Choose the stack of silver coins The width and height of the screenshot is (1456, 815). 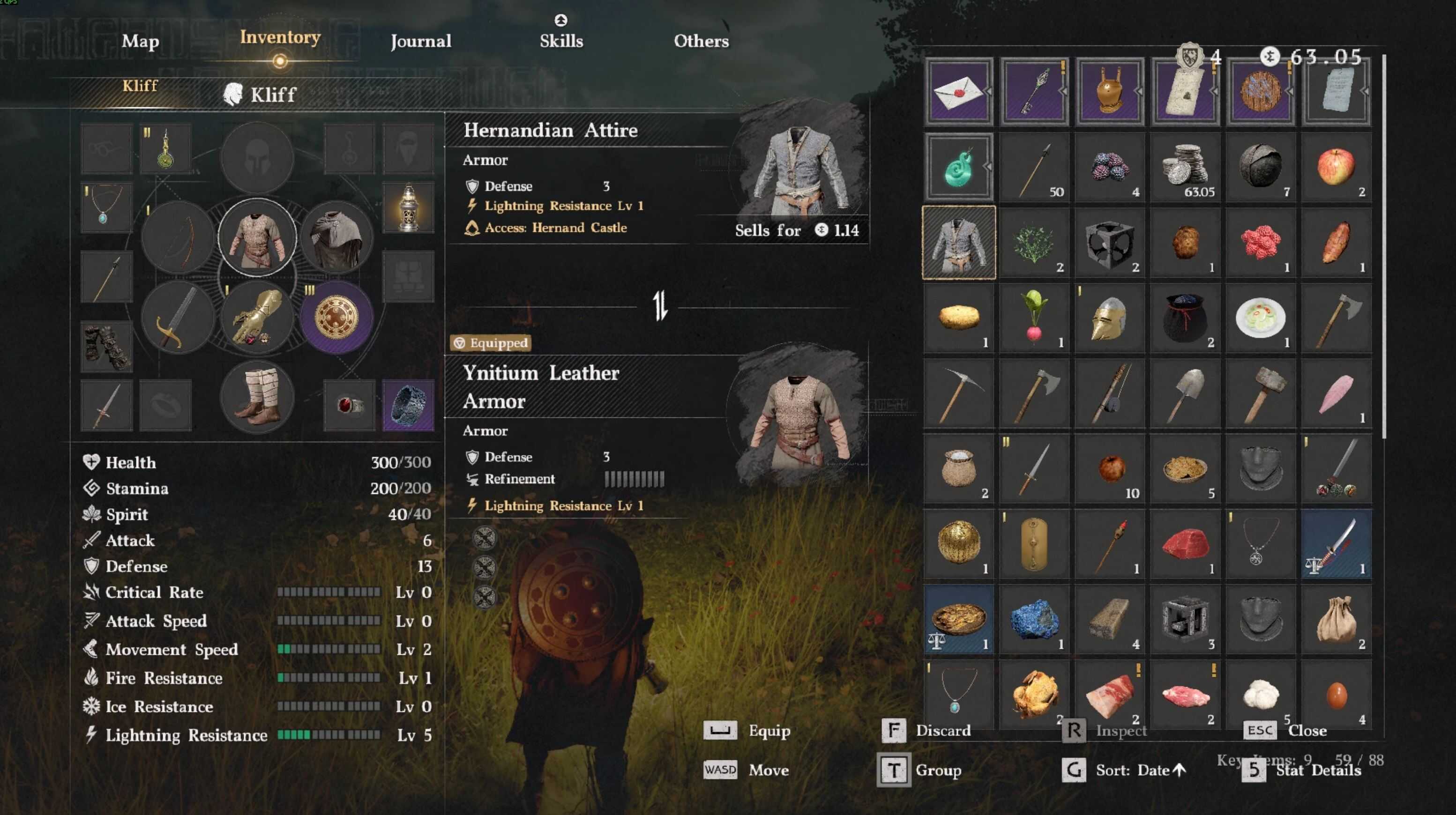(x=1185, y=167)
